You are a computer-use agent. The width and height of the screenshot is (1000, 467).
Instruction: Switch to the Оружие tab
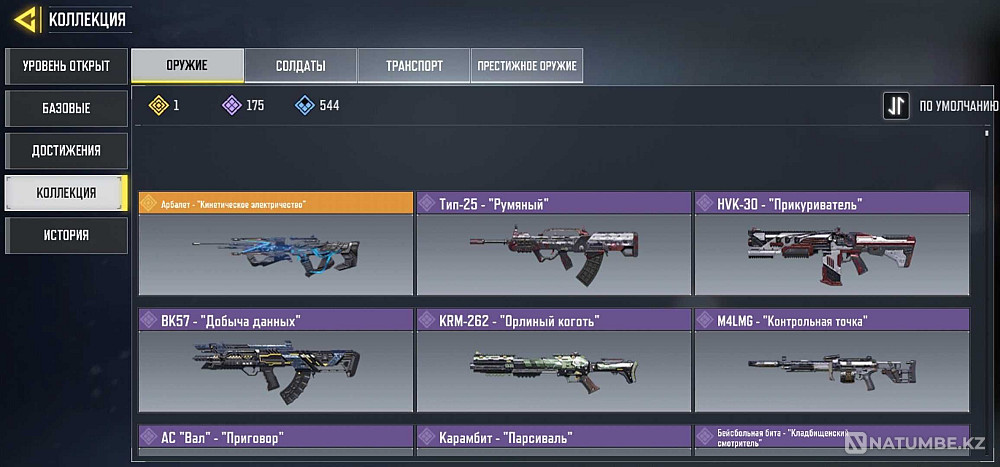click(188, 66)
